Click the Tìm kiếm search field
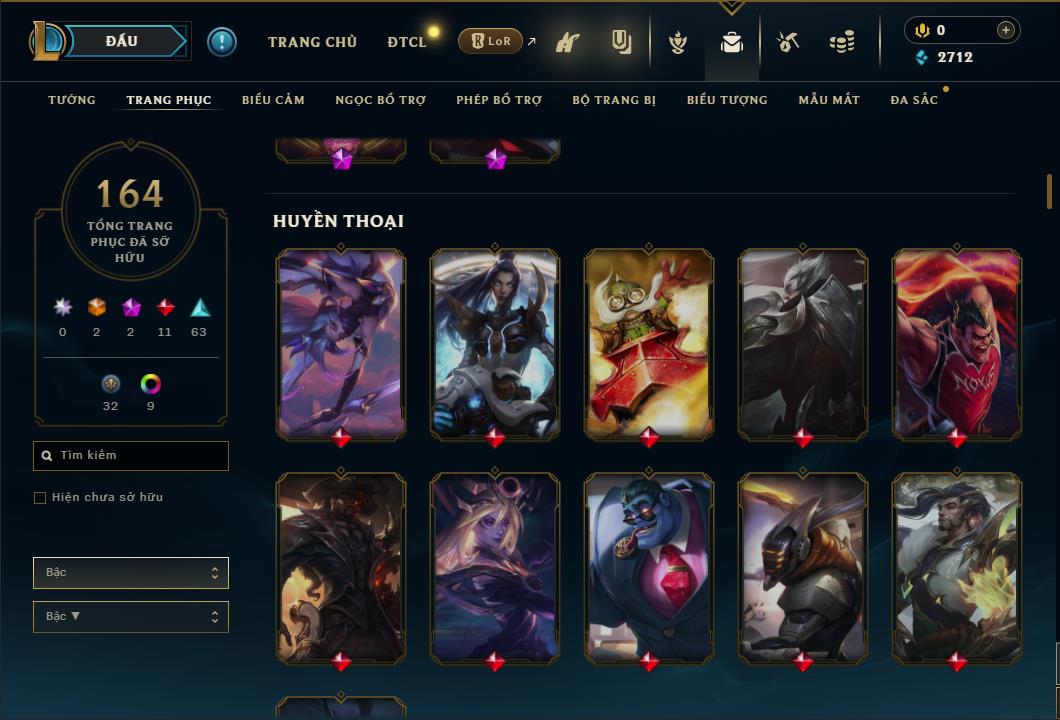Viewport: 1060px width, 720px height. pyautogui.click(x=131, y=456)
